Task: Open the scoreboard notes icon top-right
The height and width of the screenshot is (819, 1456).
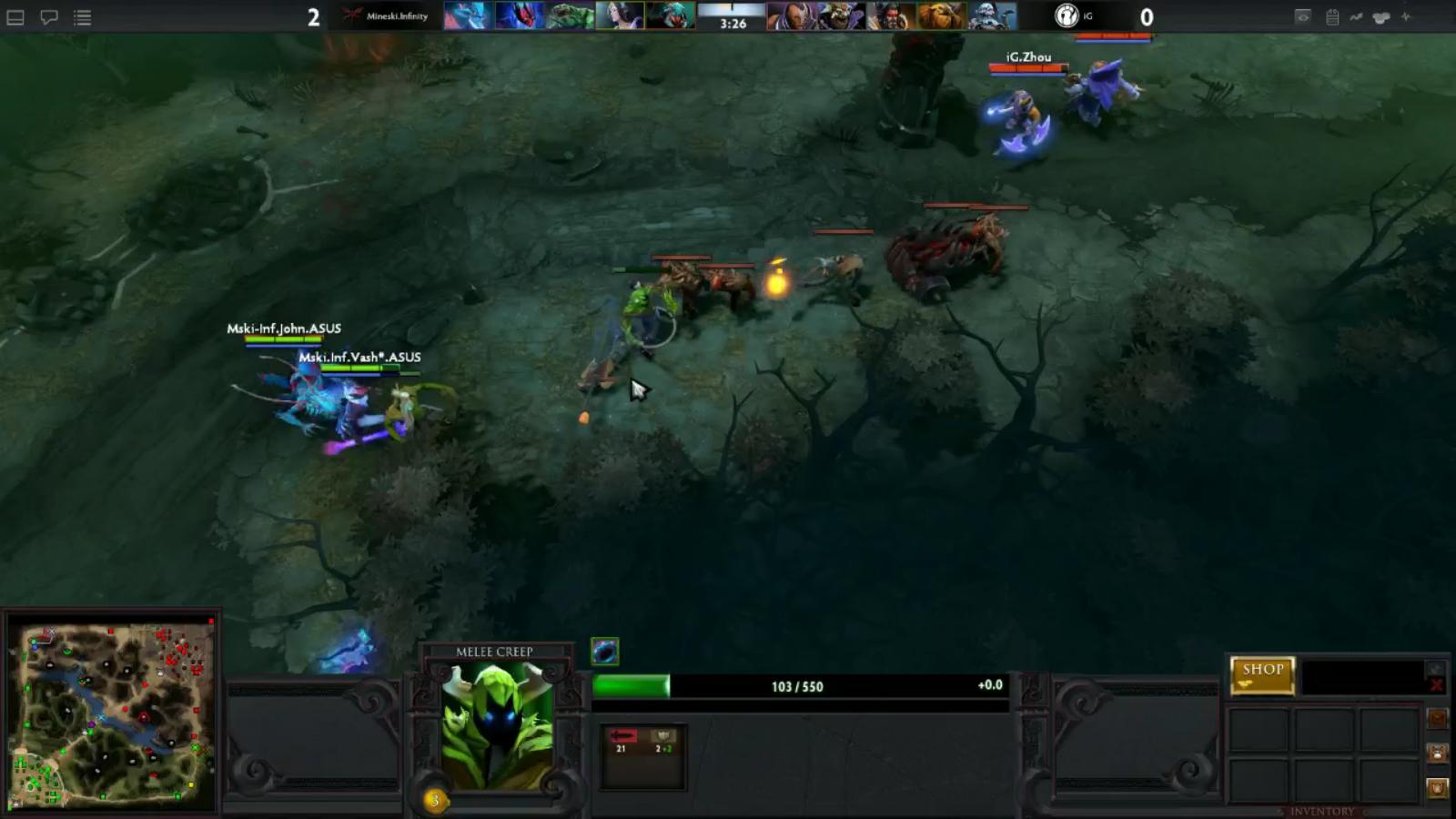Action: [1332, 17]
